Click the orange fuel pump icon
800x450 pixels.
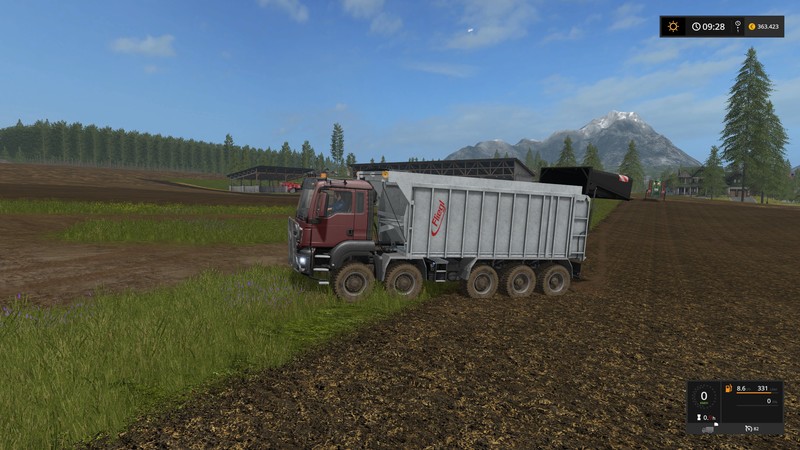[729, 388]
